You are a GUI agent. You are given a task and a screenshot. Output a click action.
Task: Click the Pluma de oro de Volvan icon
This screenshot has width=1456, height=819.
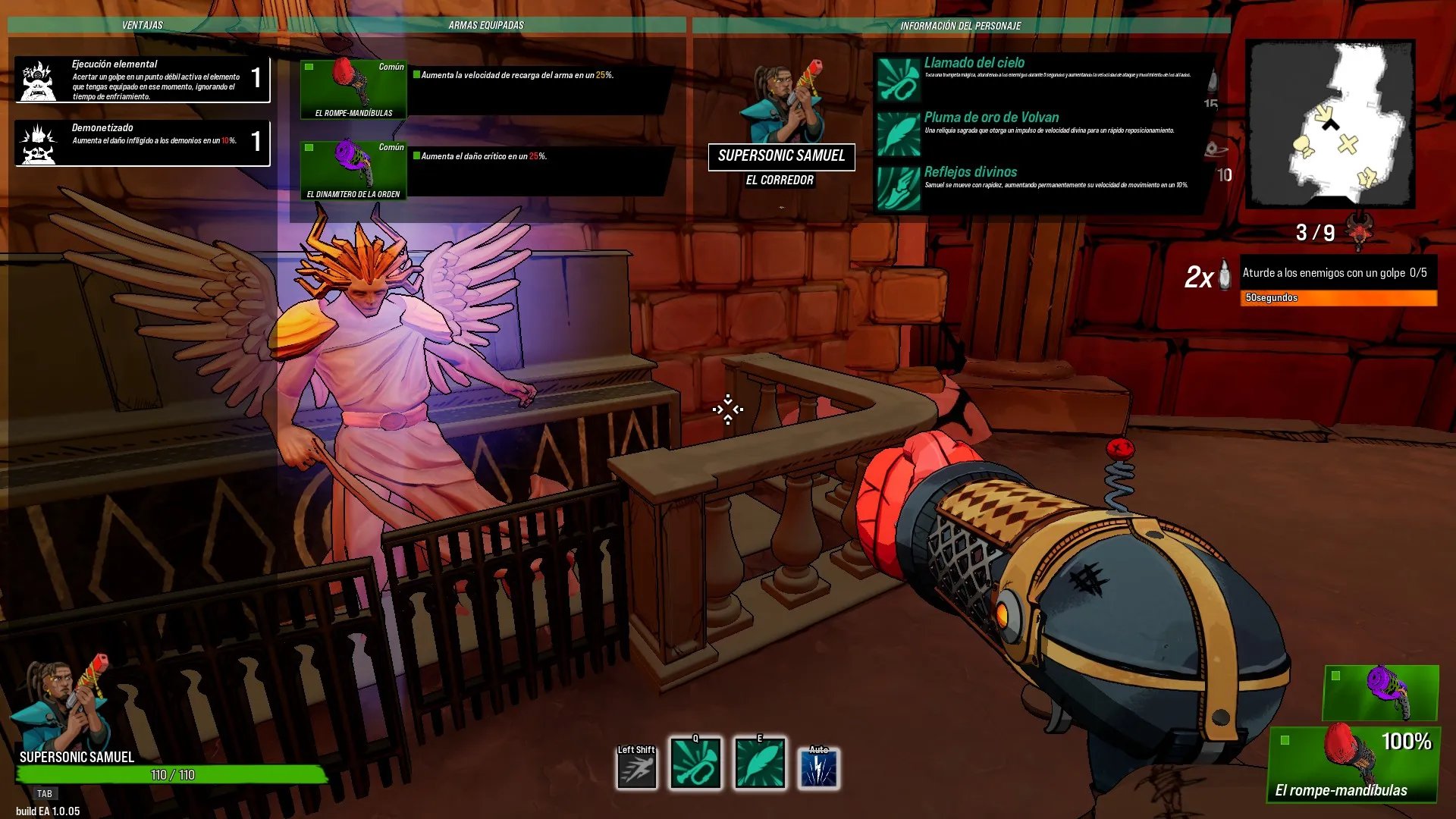(899, 133)
